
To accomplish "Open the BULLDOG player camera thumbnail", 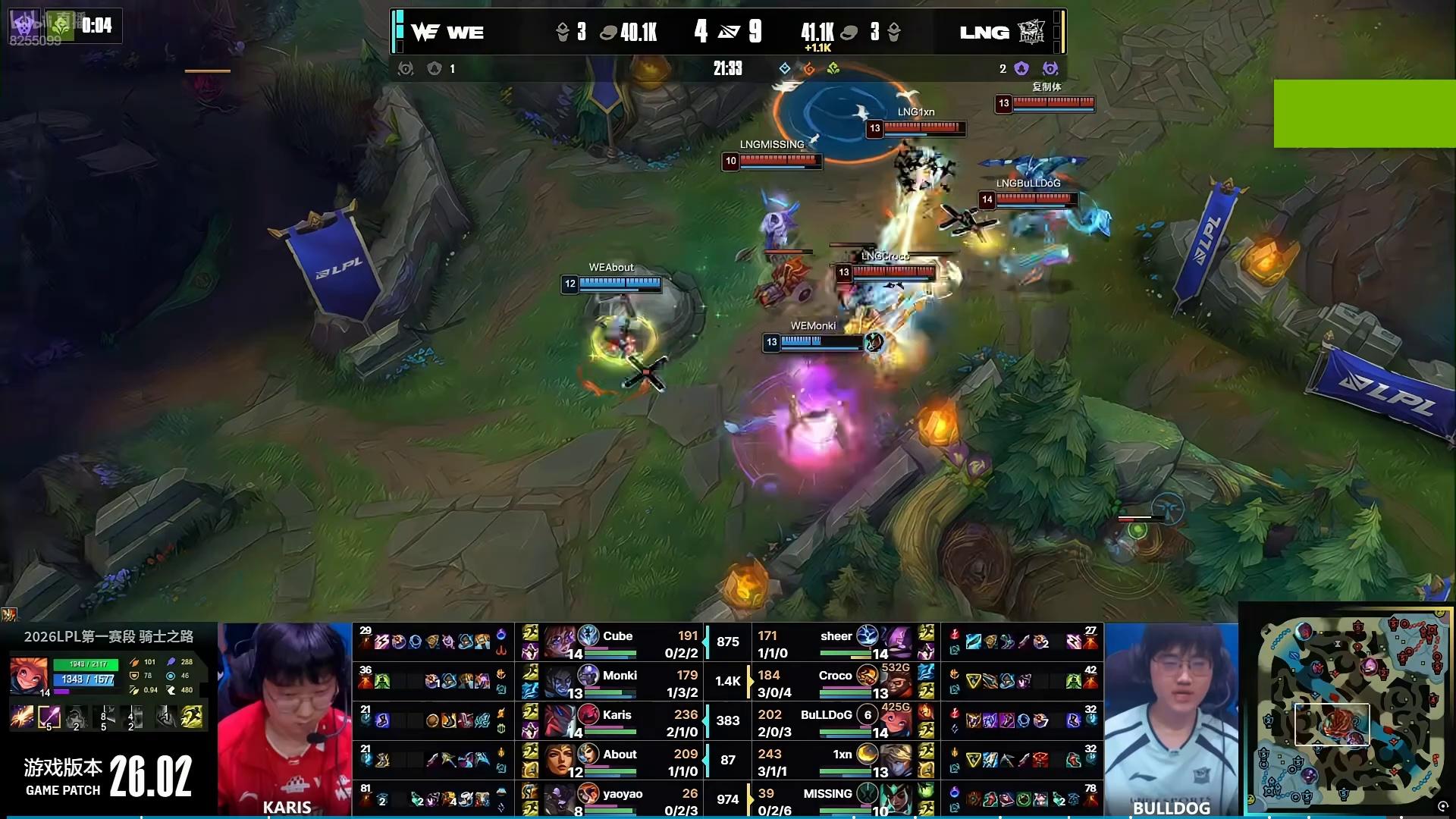I will click(1171, 717).
